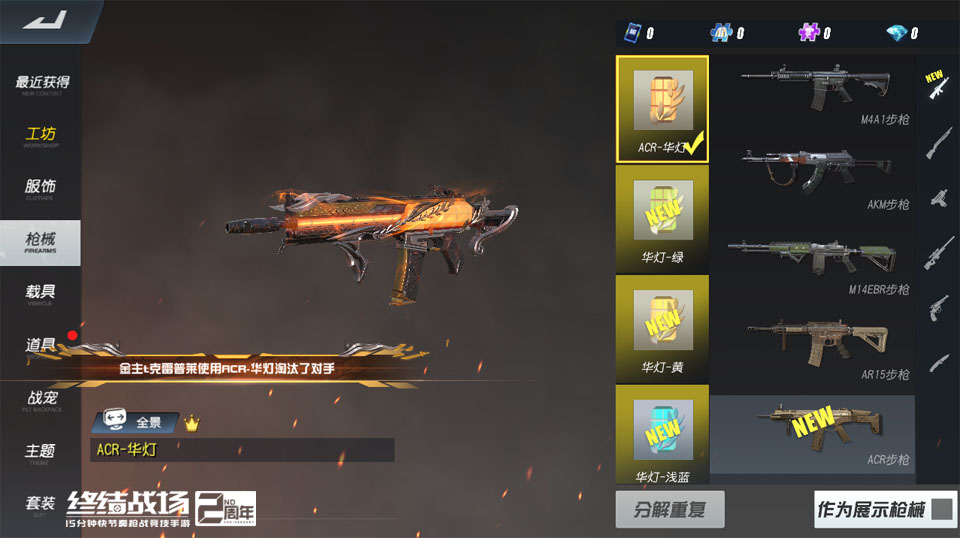Open the 全景 panorama view

click(136, 423)
